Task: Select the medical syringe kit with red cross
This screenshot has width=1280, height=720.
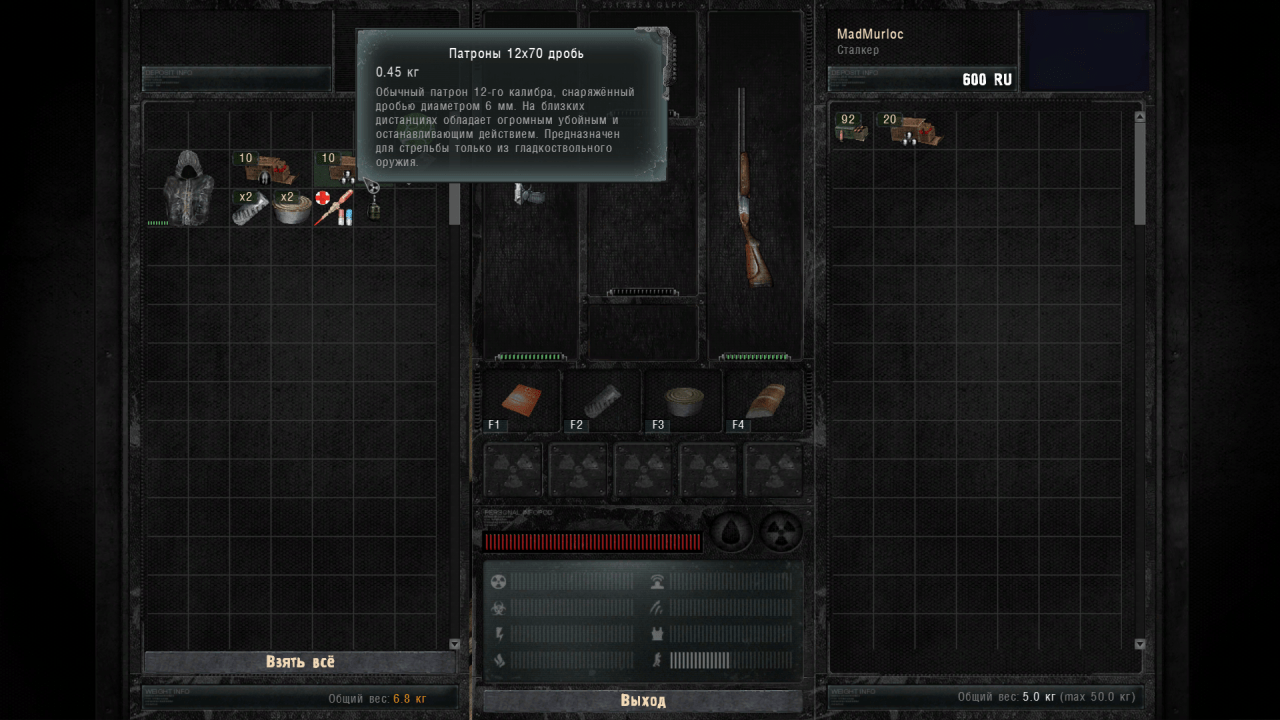Action: click(333, 207)
